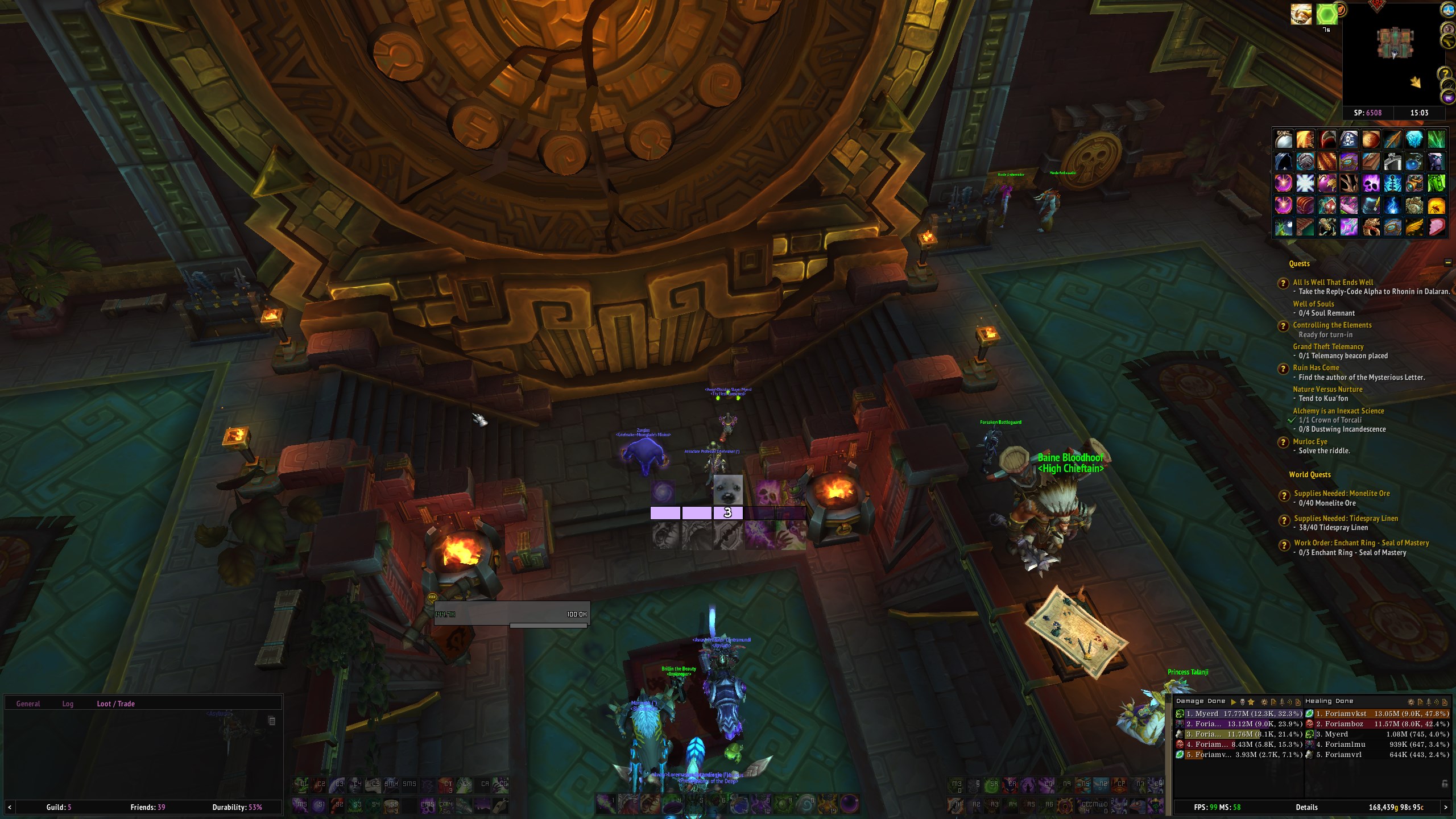
Task: Open the All Is Well That Ends Well quest
Action: 1333,282
